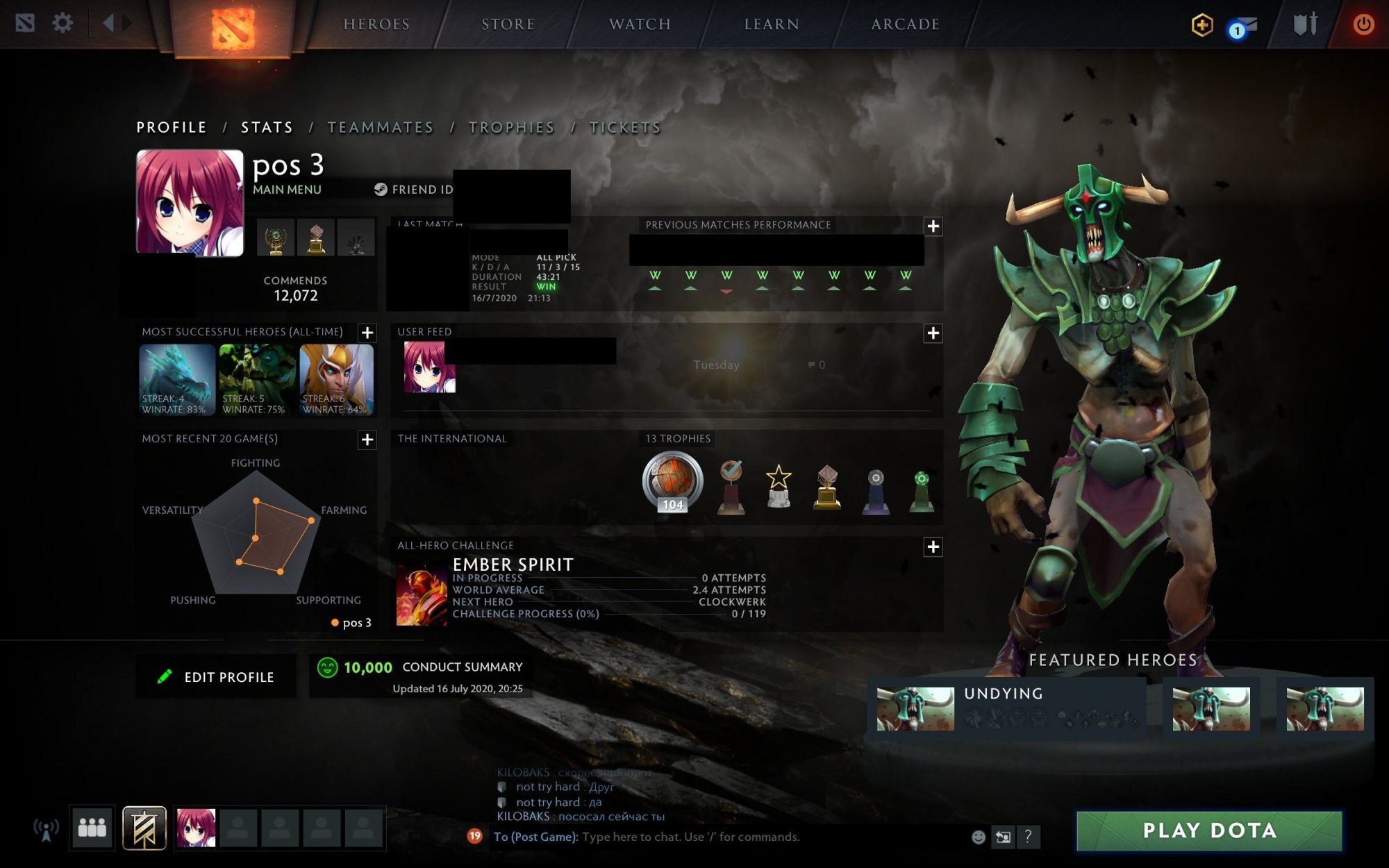1389x868 pixels.
Task: Start matchmaking with Play Dota
Action: pos(1209,831)
